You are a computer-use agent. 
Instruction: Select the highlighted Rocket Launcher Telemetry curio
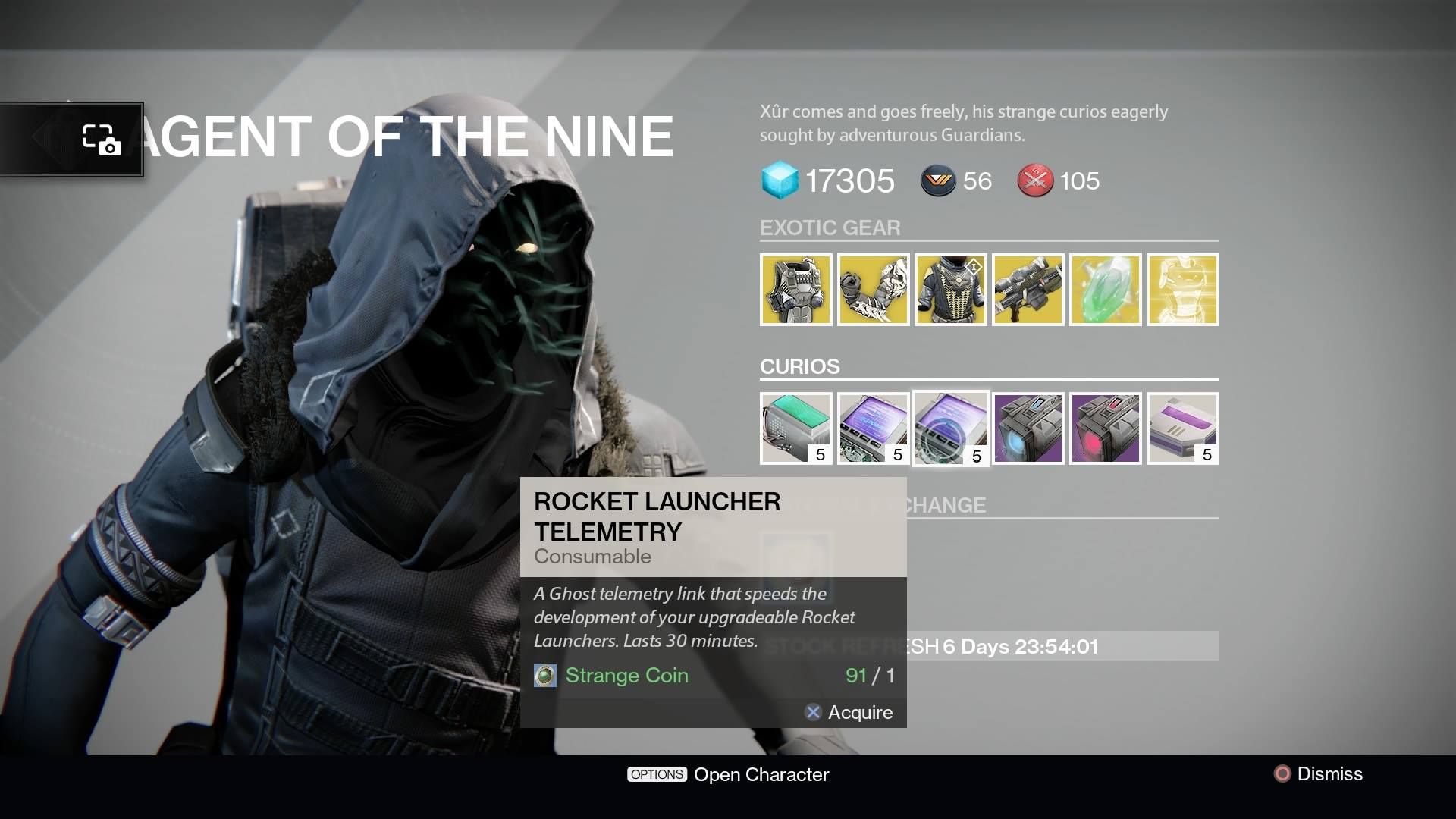click(950, 428)
